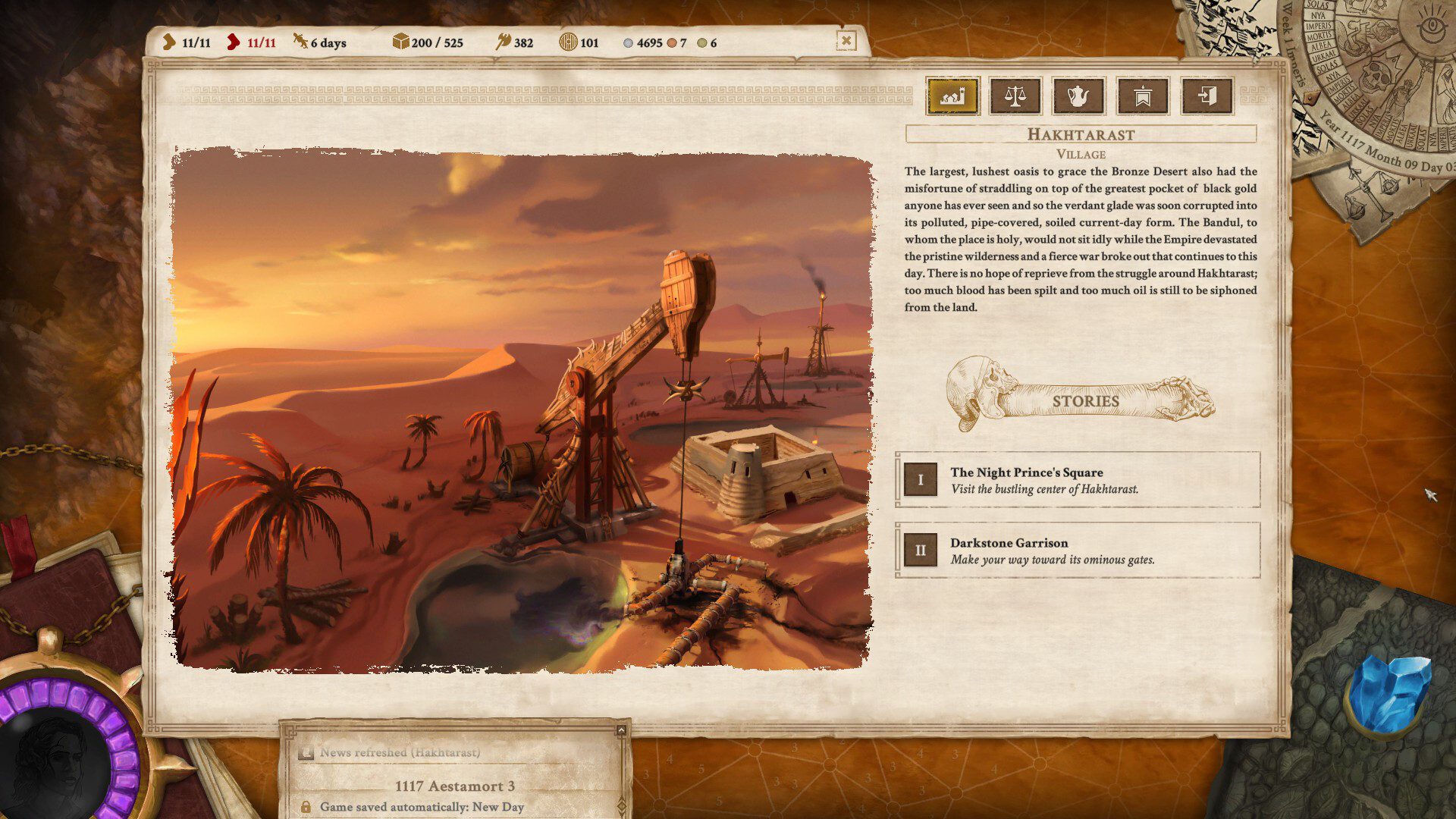Click the banner tasks icon

click(1143, 96)
